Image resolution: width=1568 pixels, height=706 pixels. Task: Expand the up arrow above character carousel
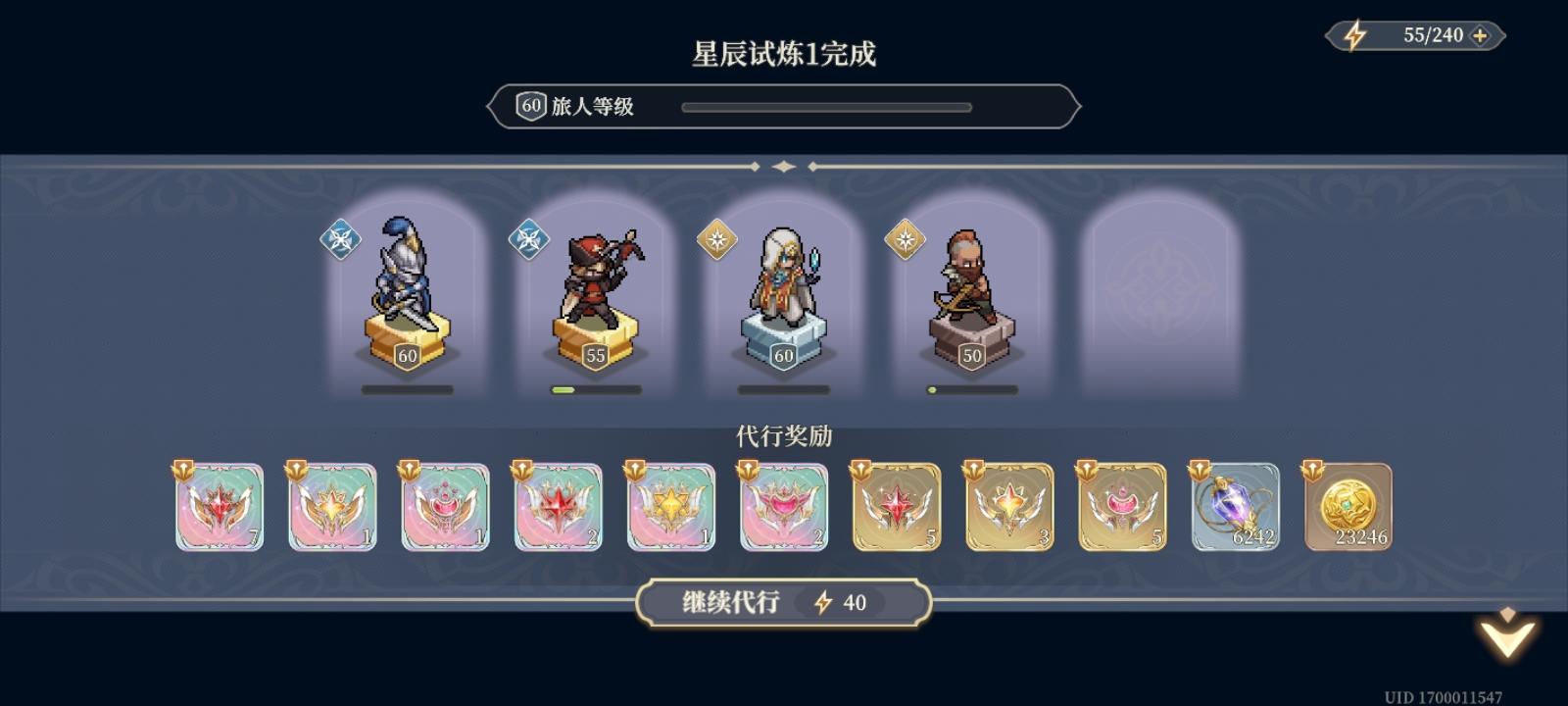(783, 167)
